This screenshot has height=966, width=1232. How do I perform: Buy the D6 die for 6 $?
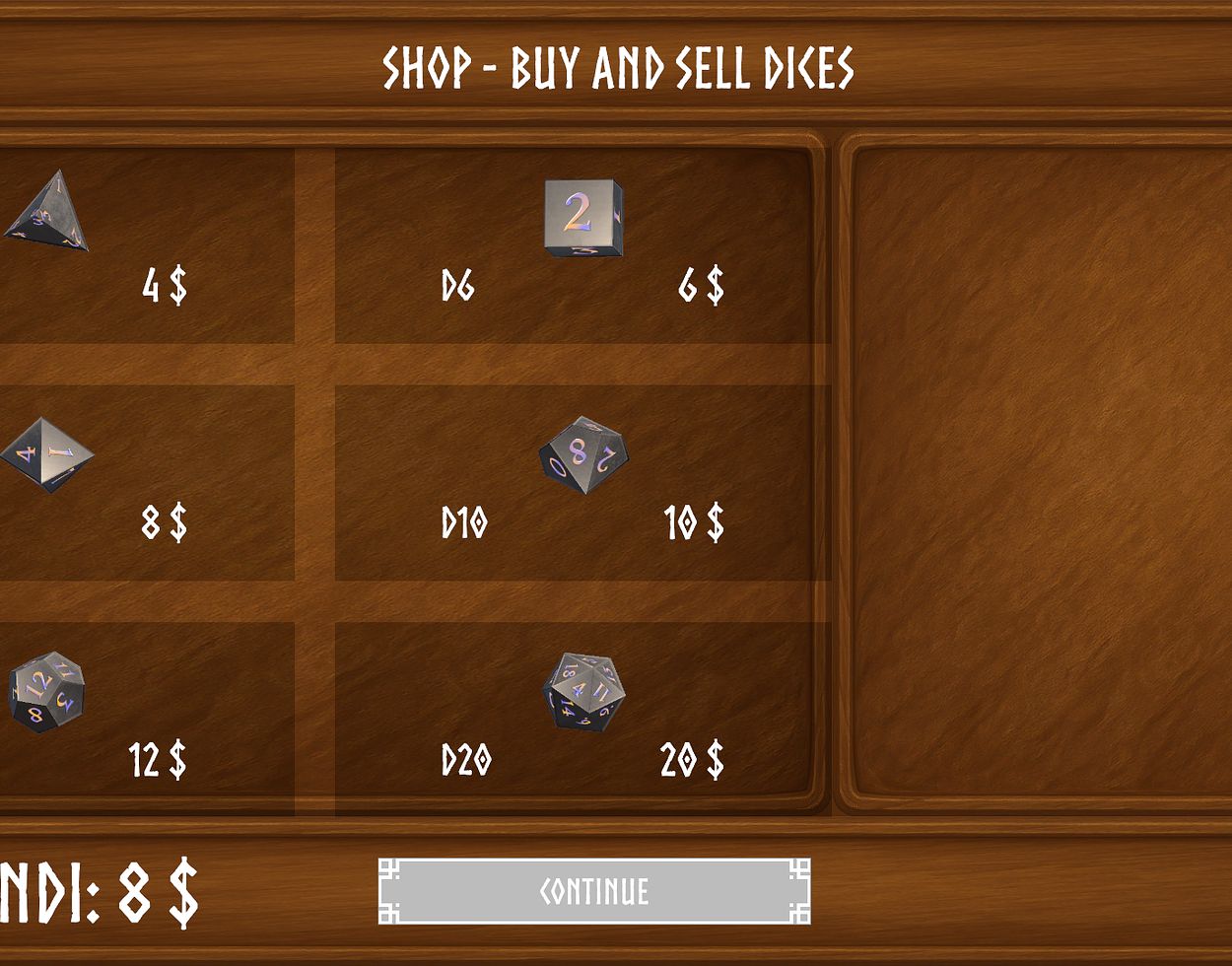582,245
